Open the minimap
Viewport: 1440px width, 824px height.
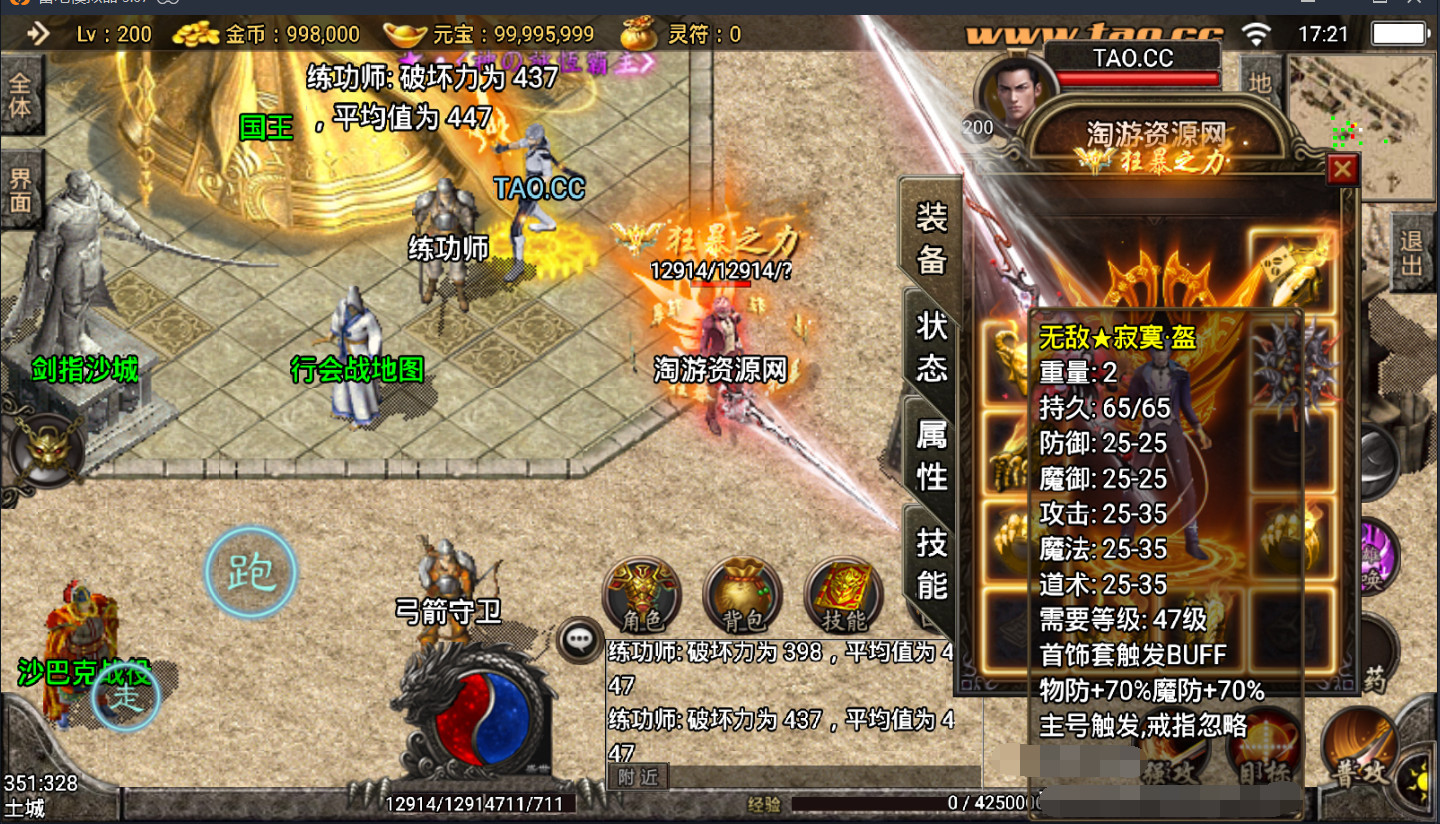pyautogui.click(x=1362, y=125)
